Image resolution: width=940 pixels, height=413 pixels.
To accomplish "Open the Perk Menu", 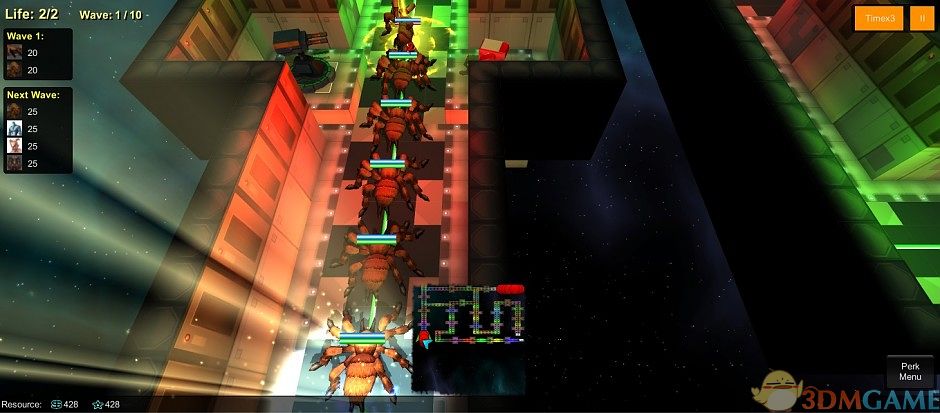I will pyautogui.click(x=909, y=371).
